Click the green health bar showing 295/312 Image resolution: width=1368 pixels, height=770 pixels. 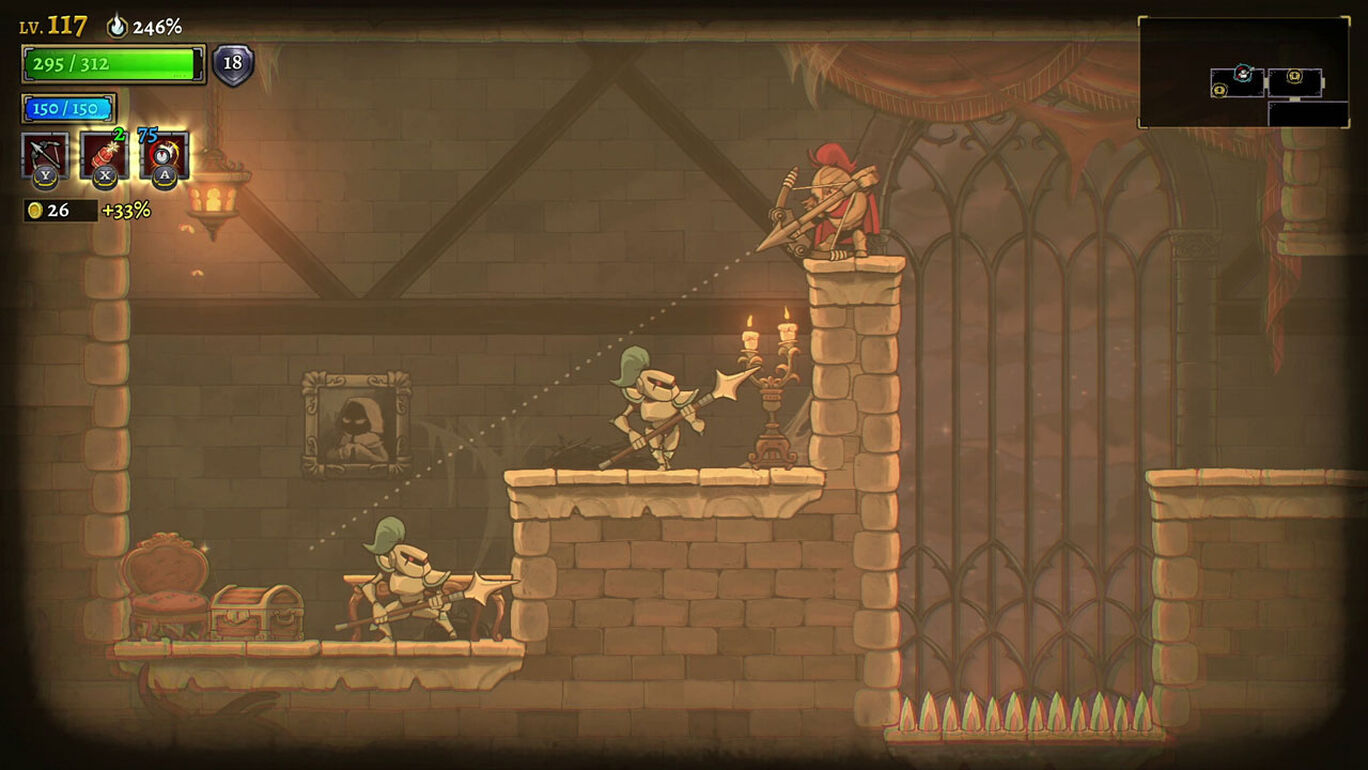114,63
